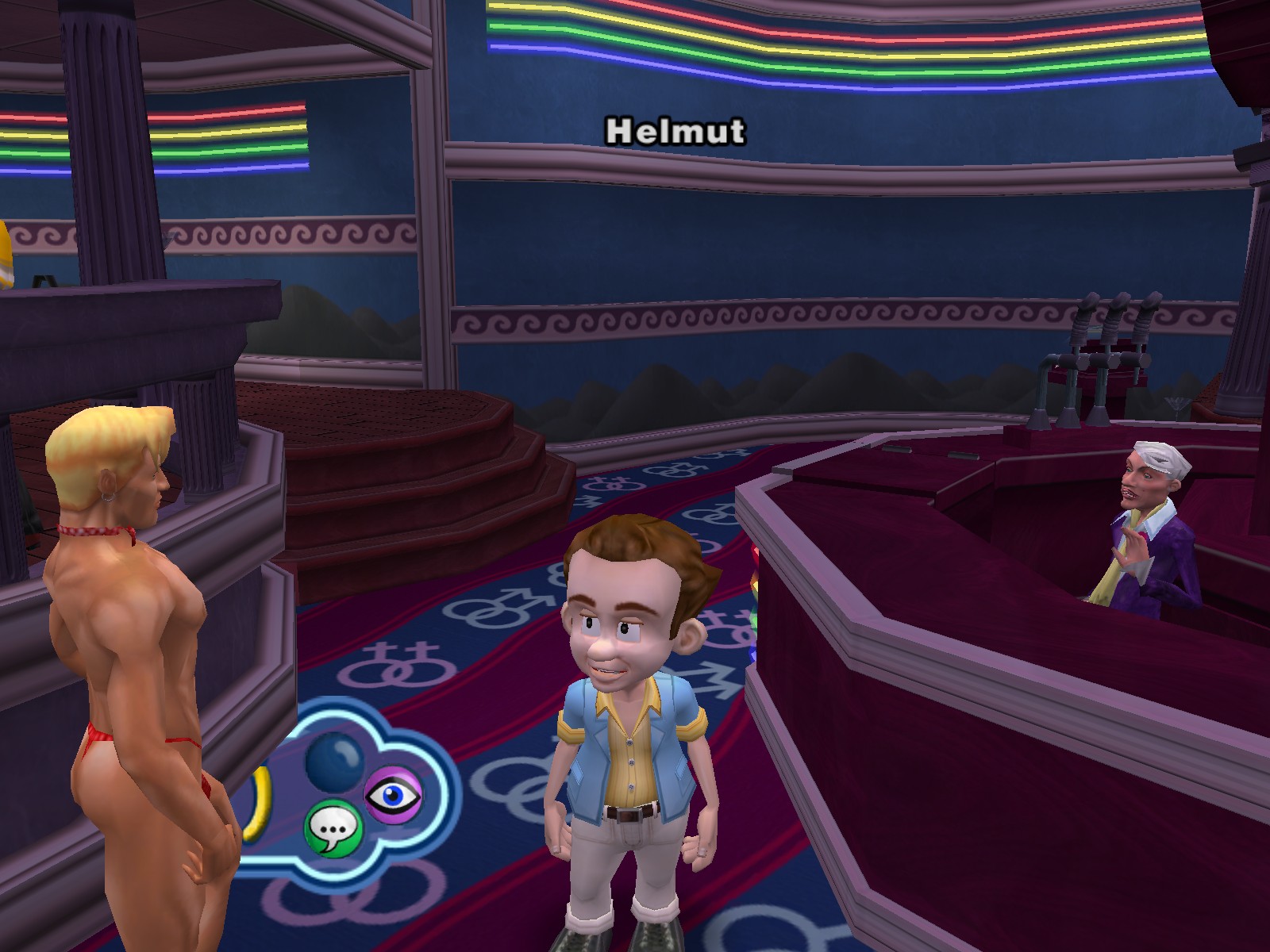Image resolution: width=1270 pixels, height=952 pixels.
Task: Click the blank dark blue orb
Action: [x=335, y=762]
